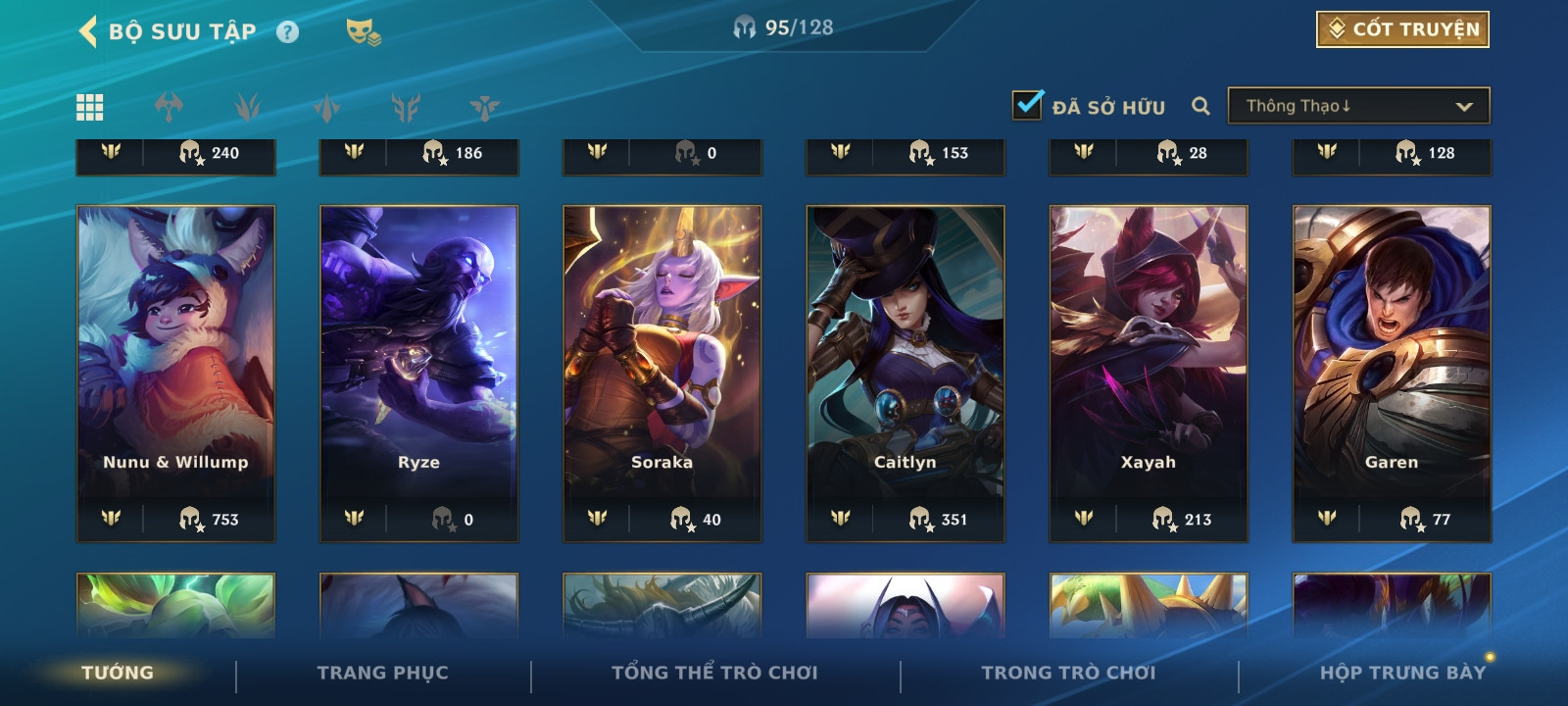Image resolution: width=1568 pixels, height=706 pixels.
Task: Select the Nunu & Willump champion card
Action: coord(176,373)
